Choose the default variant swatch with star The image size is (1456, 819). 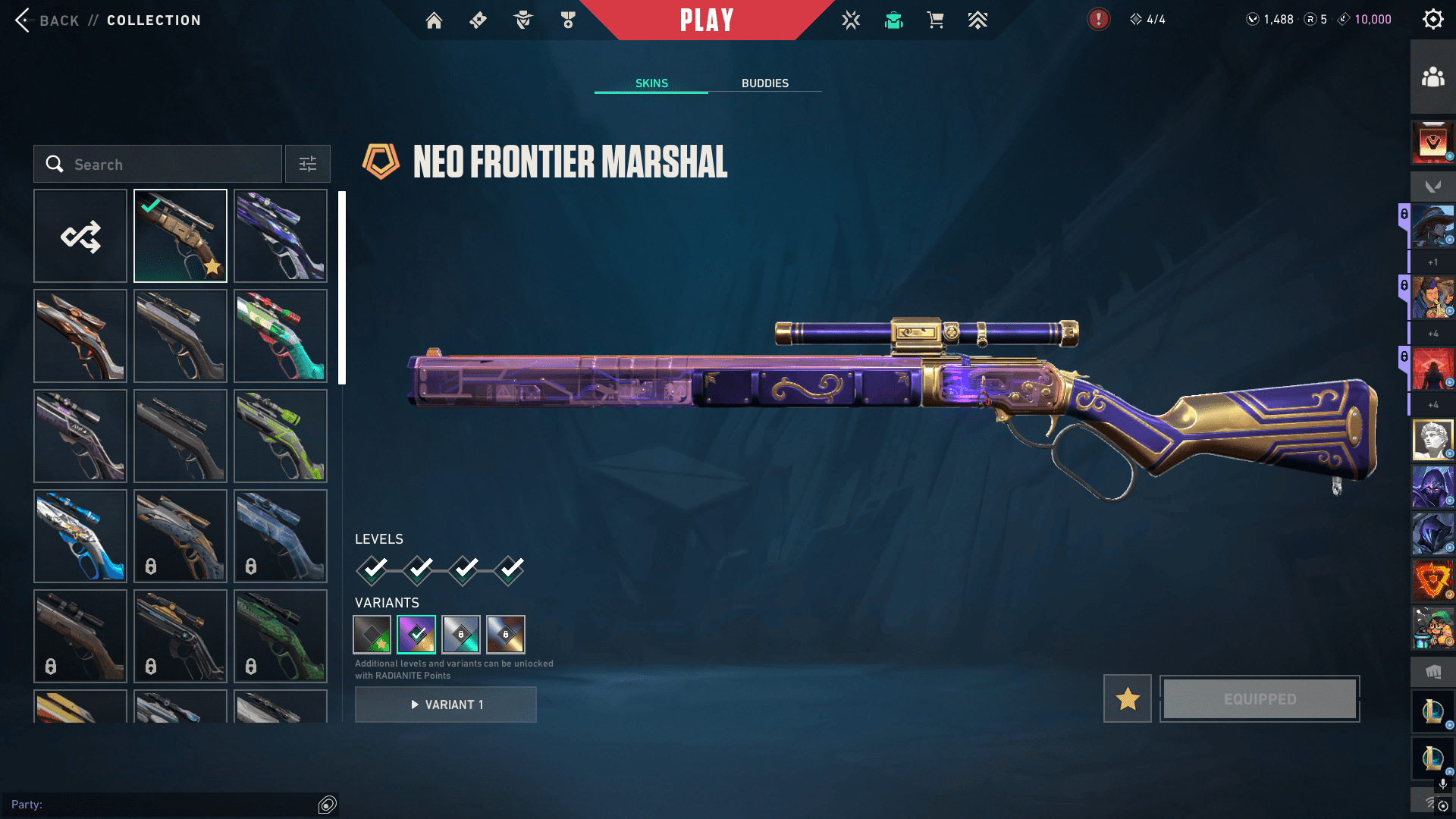[x=372, y=635]
